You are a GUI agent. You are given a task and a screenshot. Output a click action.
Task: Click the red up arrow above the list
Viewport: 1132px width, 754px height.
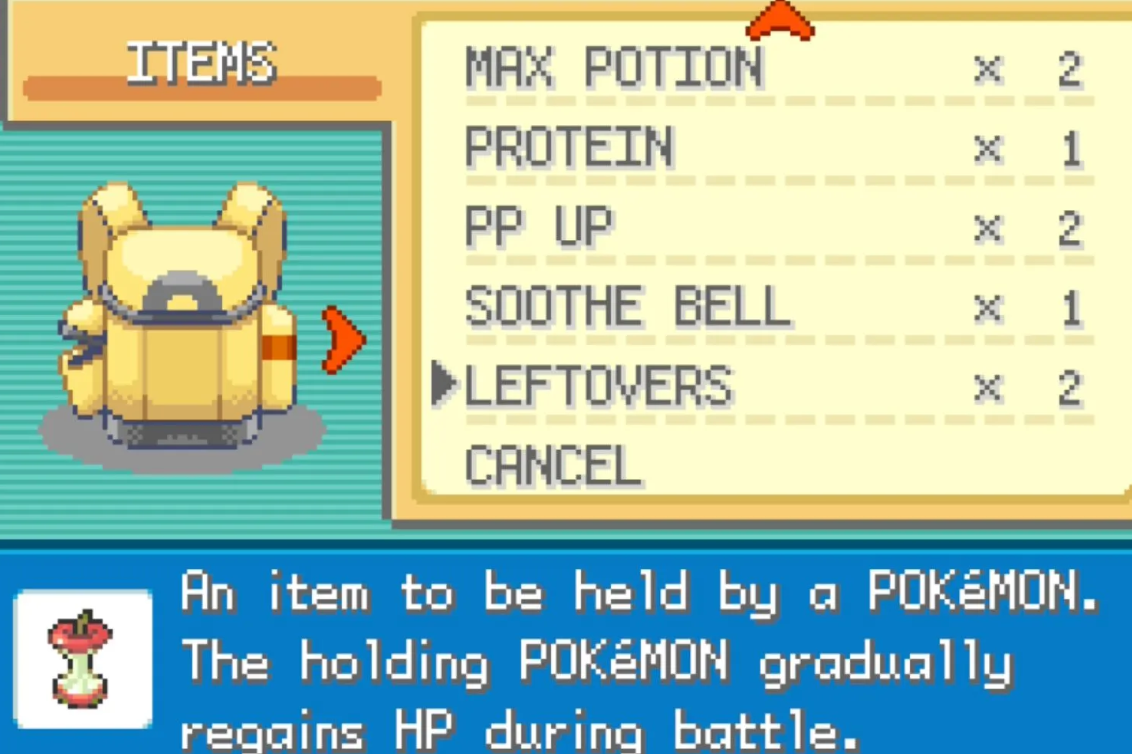(780, 20)
